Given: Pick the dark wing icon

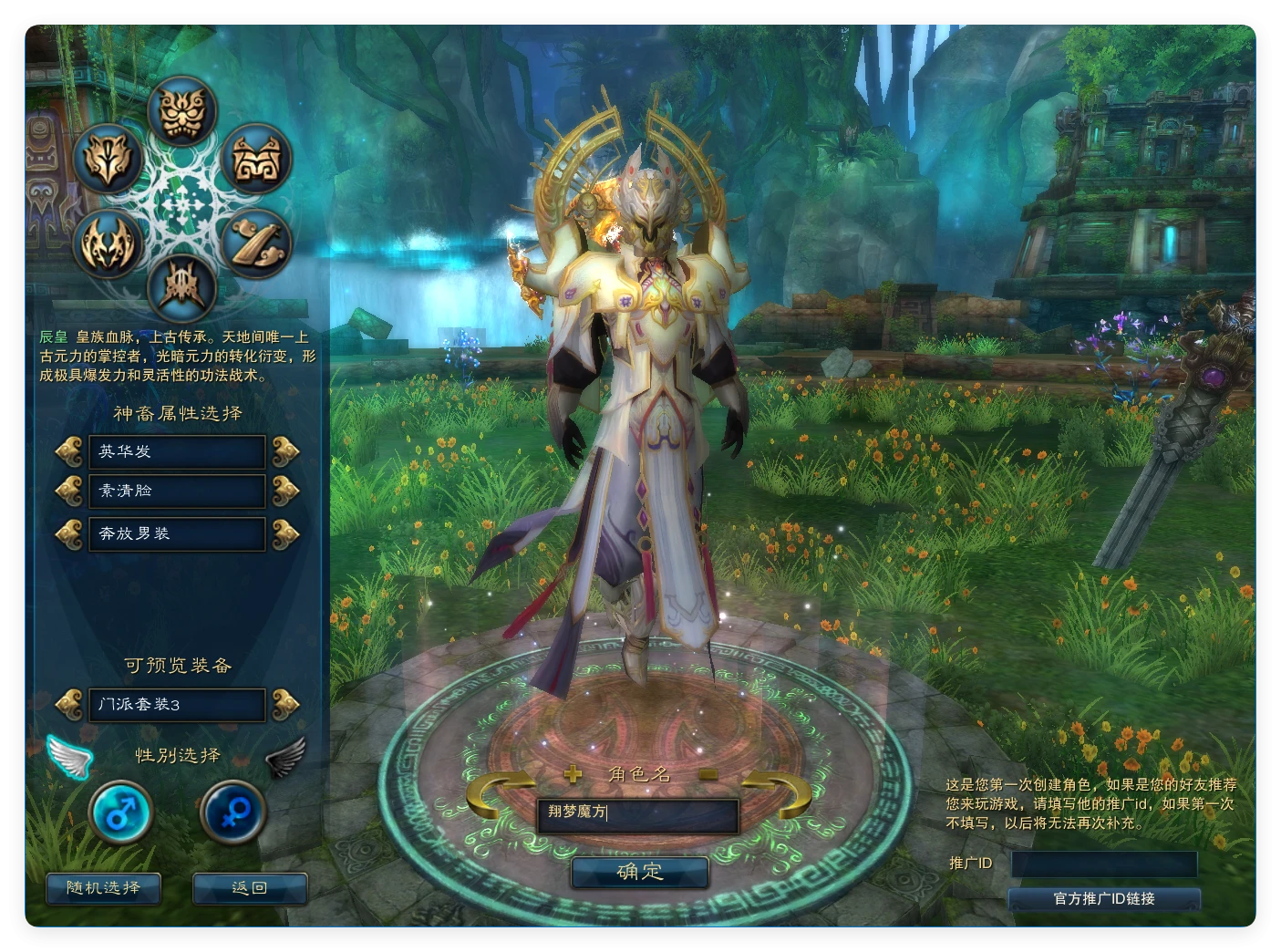Looking at the screenshot, I should (285, 756).
